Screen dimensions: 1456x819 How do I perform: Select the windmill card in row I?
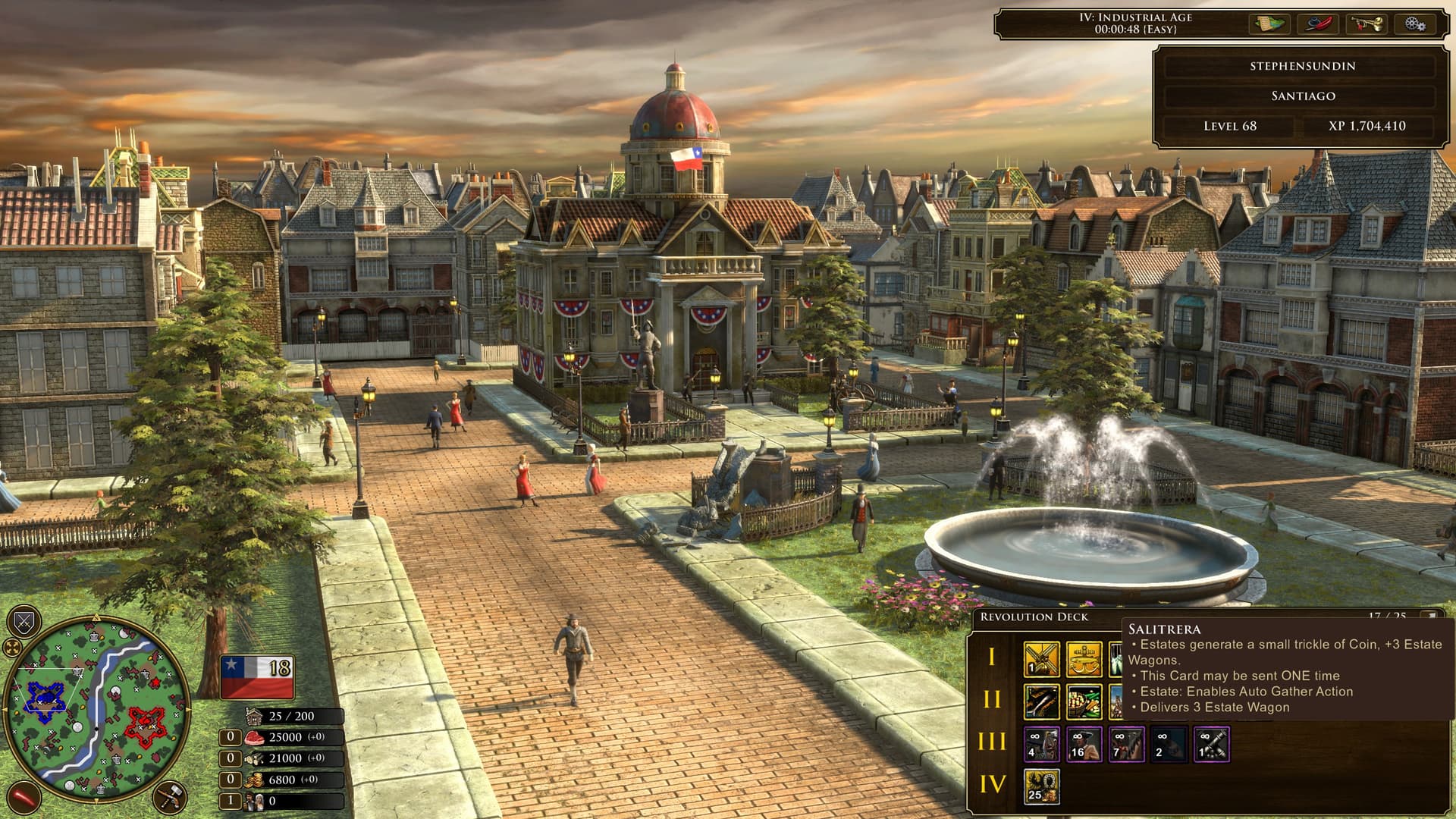[x=1041, y=659]
